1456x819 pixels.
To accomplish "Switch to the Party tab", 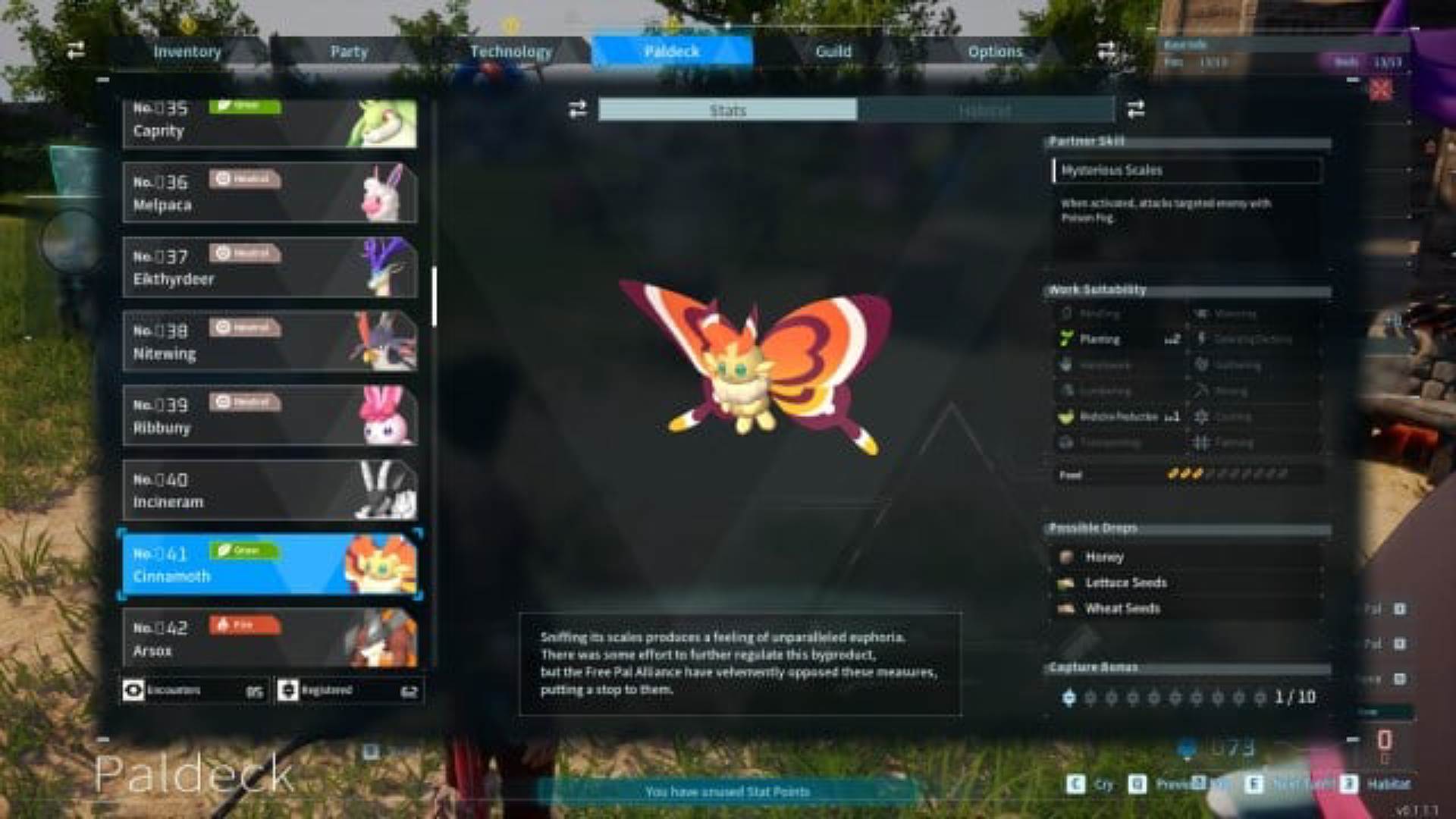I will (348, 52).
